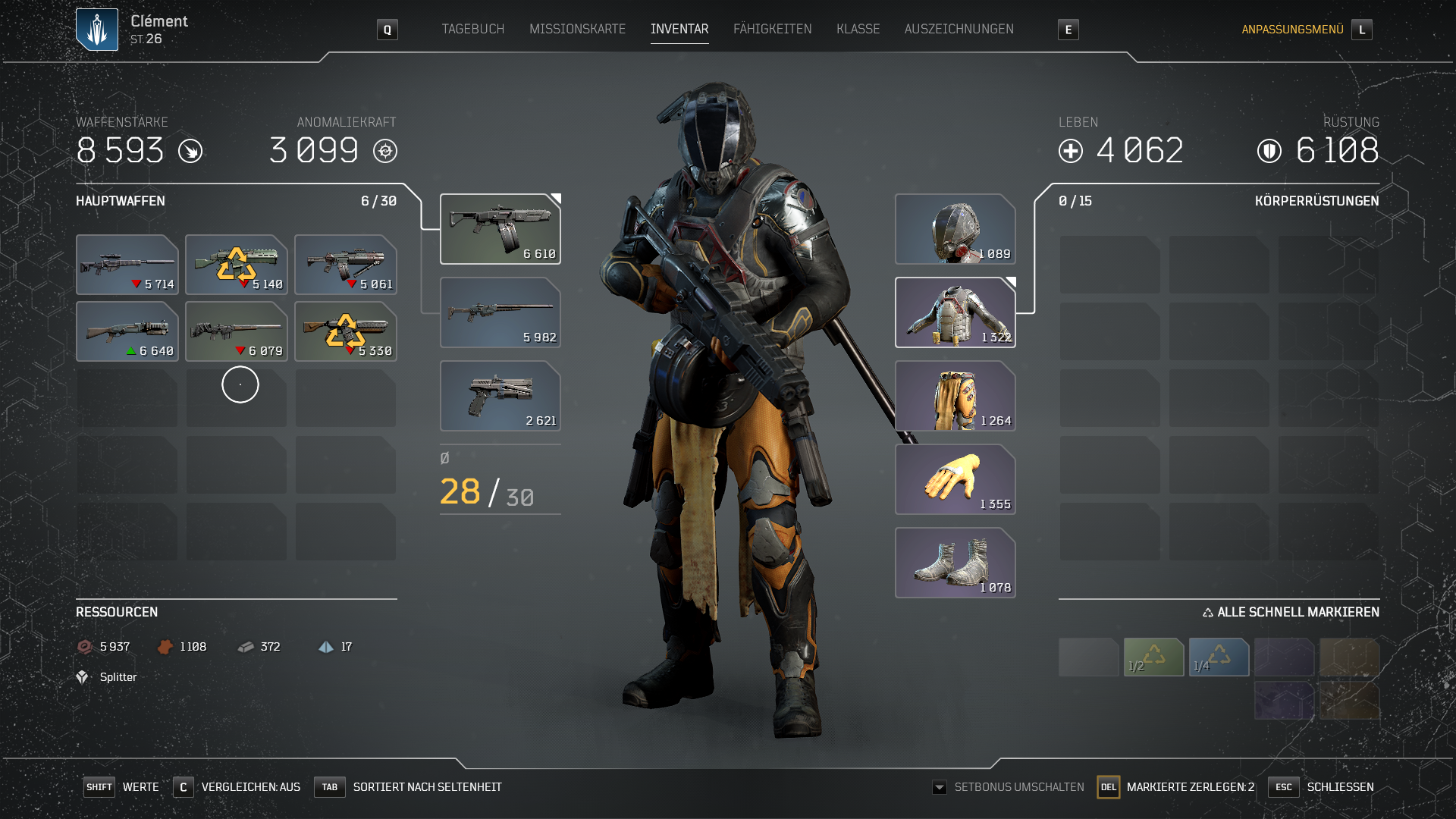Dismantle marked items with Markierte Zerlegen

1177,787
